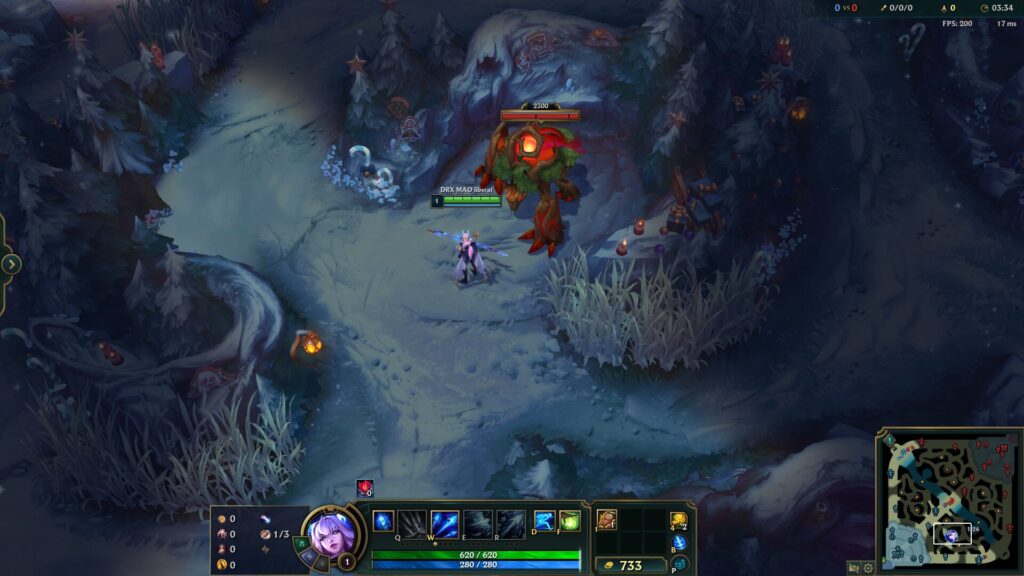Use the green F summoner spell

570,521
